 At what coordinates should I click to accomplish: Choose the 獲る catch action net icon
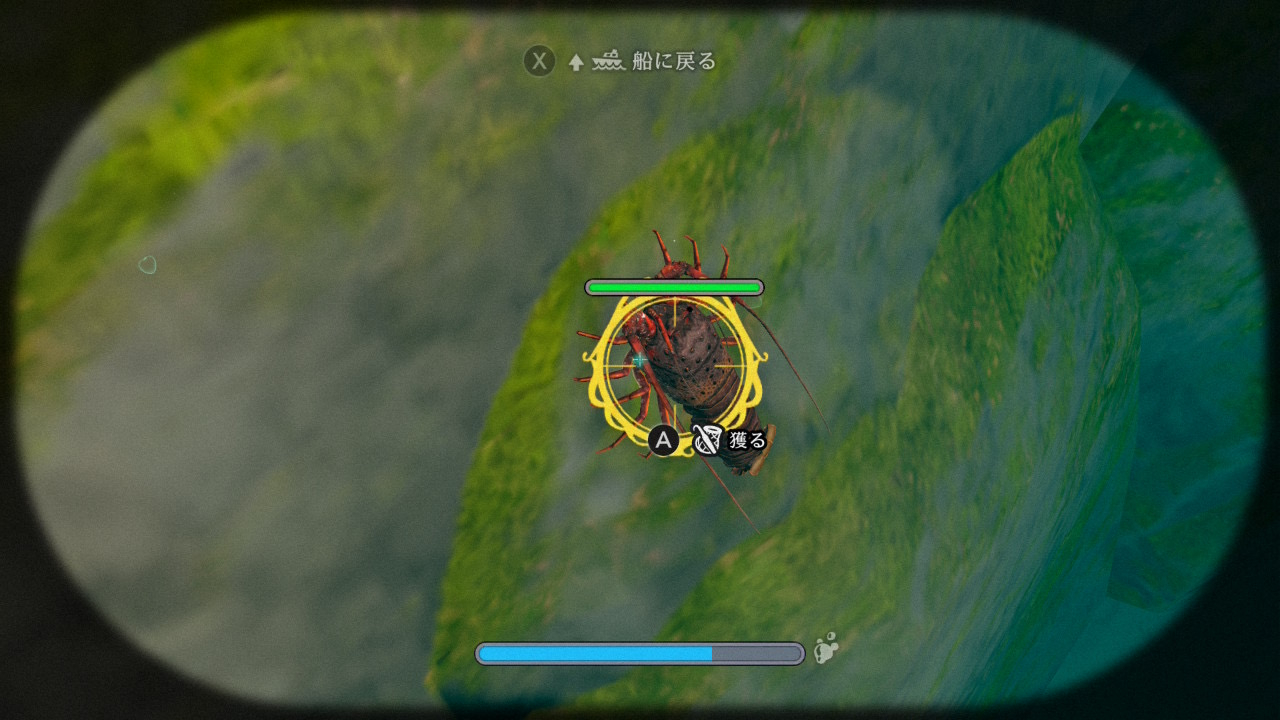[x=705, y=440]
